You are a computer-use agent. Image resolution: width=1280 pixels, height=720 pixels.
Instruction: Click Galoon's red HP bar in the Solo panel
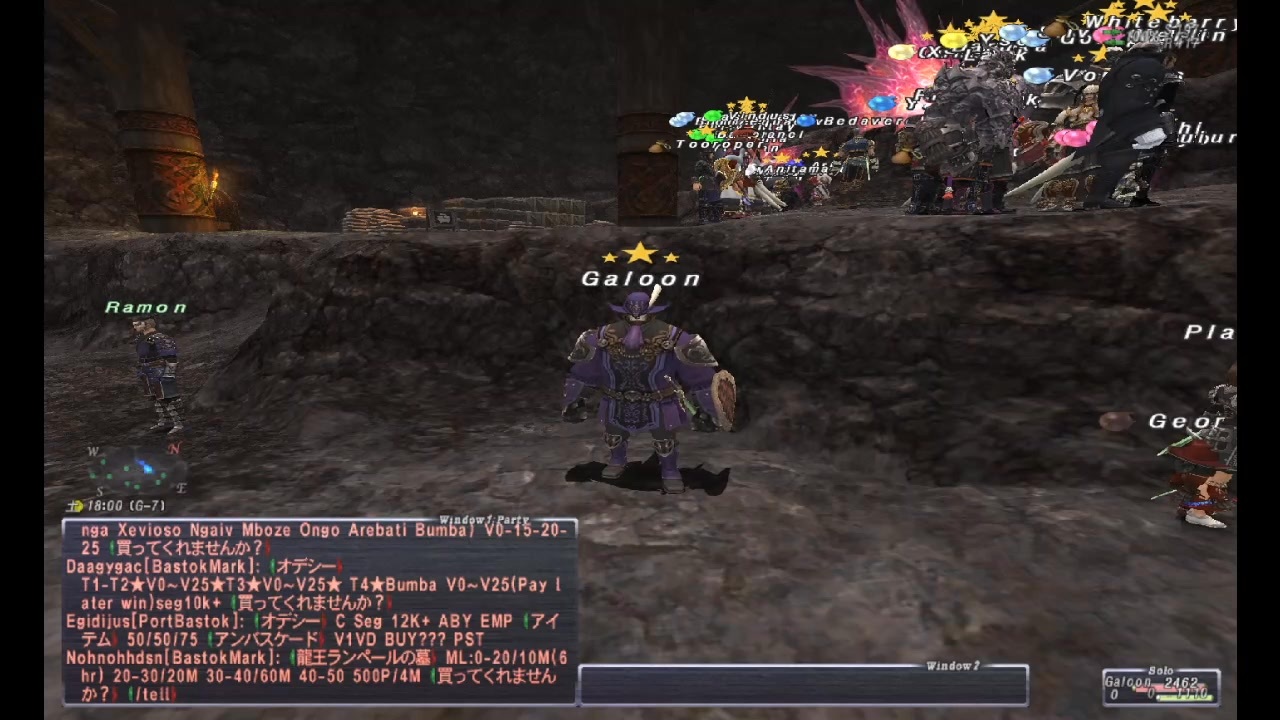[x=1172, y=688]
